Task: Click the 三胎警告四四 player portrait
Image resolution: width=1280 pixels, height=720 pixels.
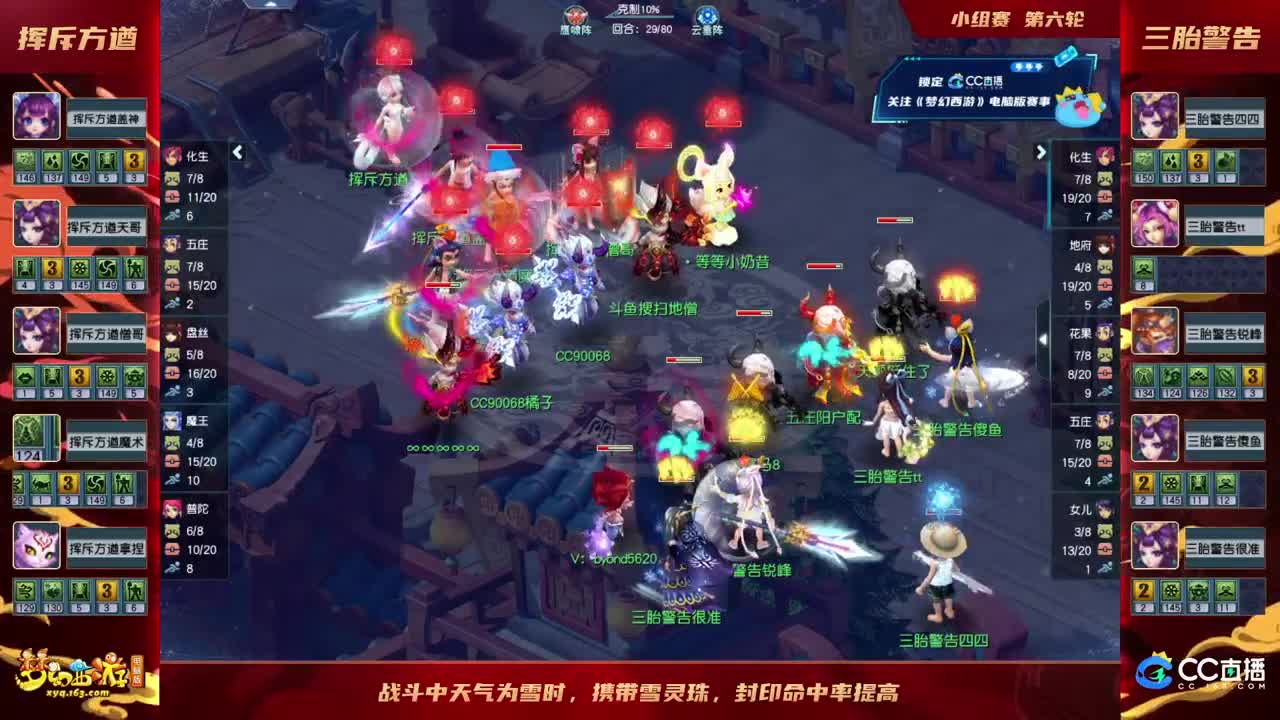Action: tap(1155, 113)
